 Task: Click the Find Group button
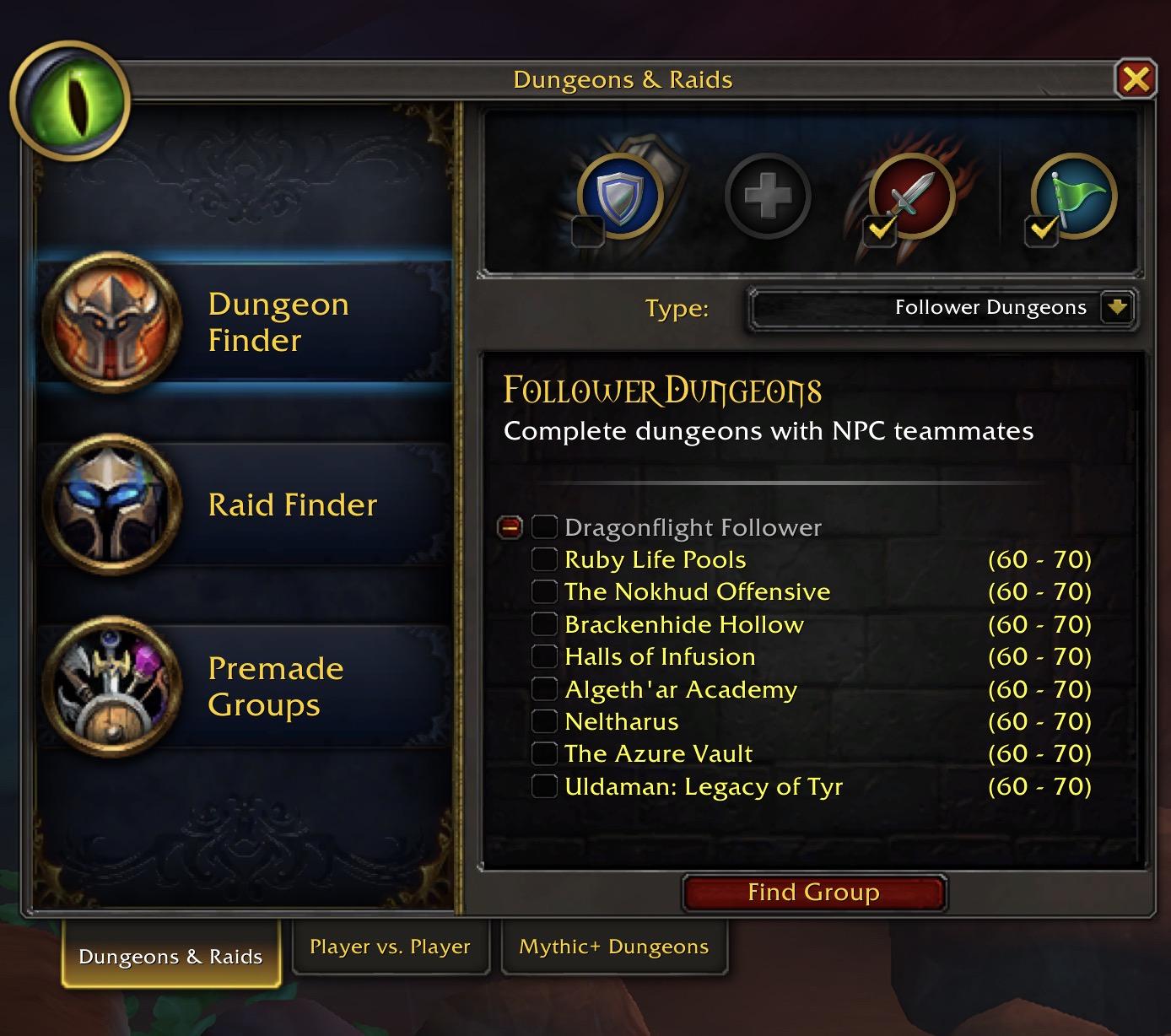coord(813,893)
